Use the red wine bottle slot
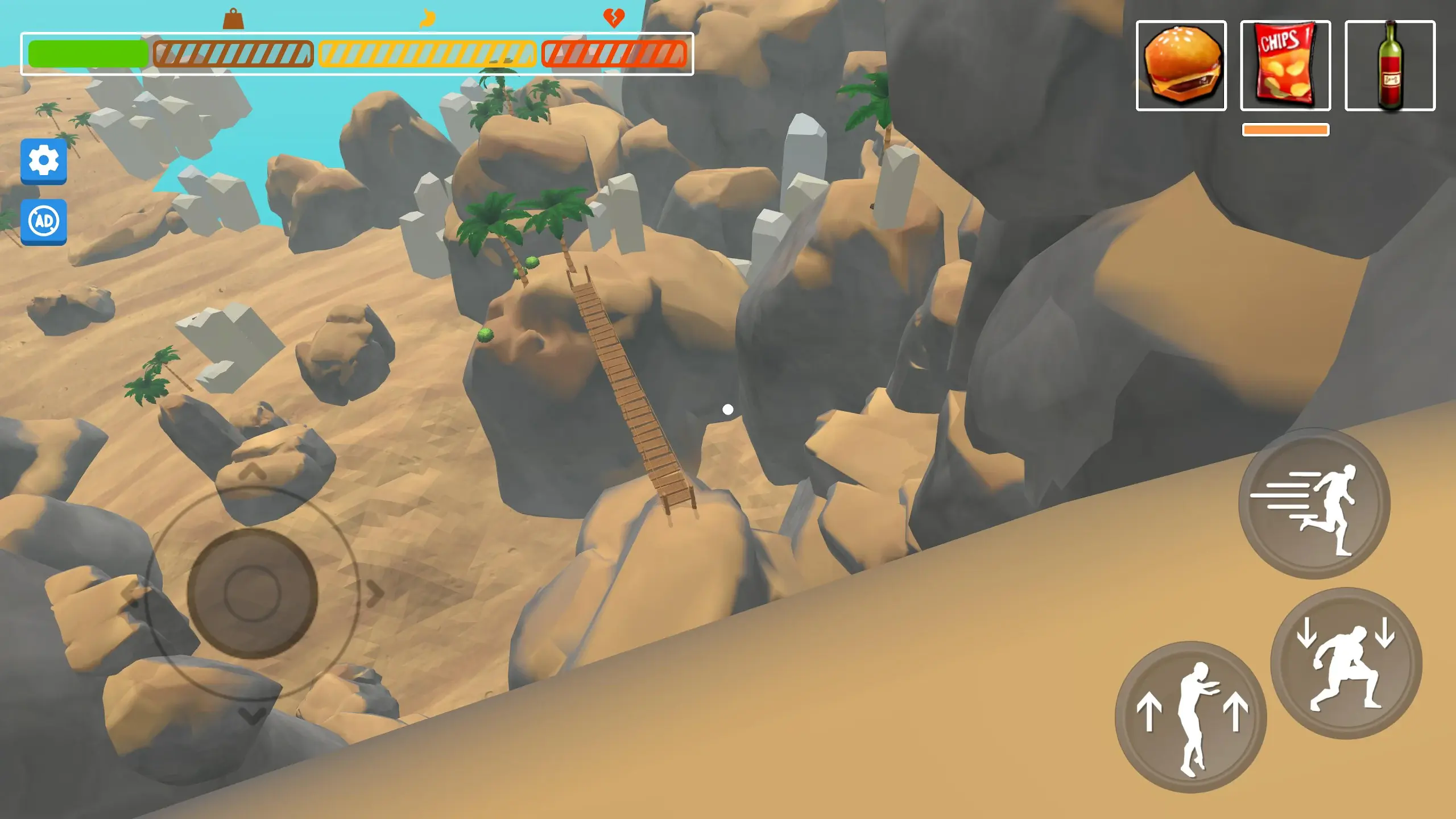 tap(1389, 65)
